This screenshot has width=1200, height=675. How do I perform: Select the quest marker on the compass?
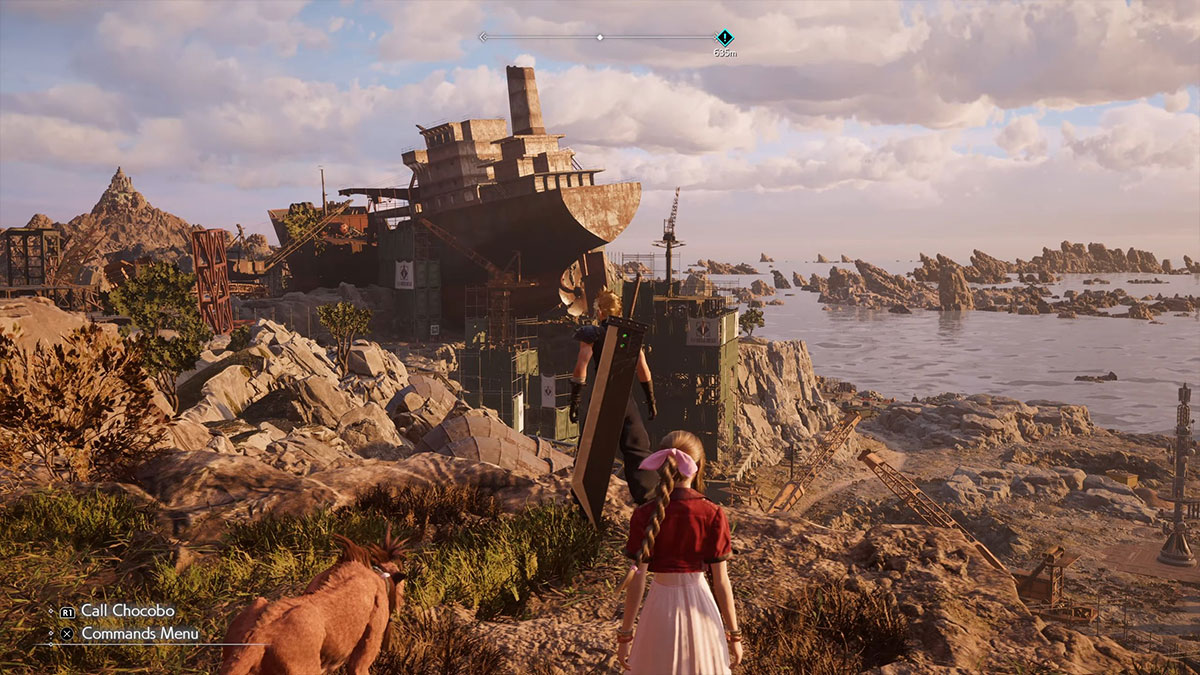[x=724, y=38]
